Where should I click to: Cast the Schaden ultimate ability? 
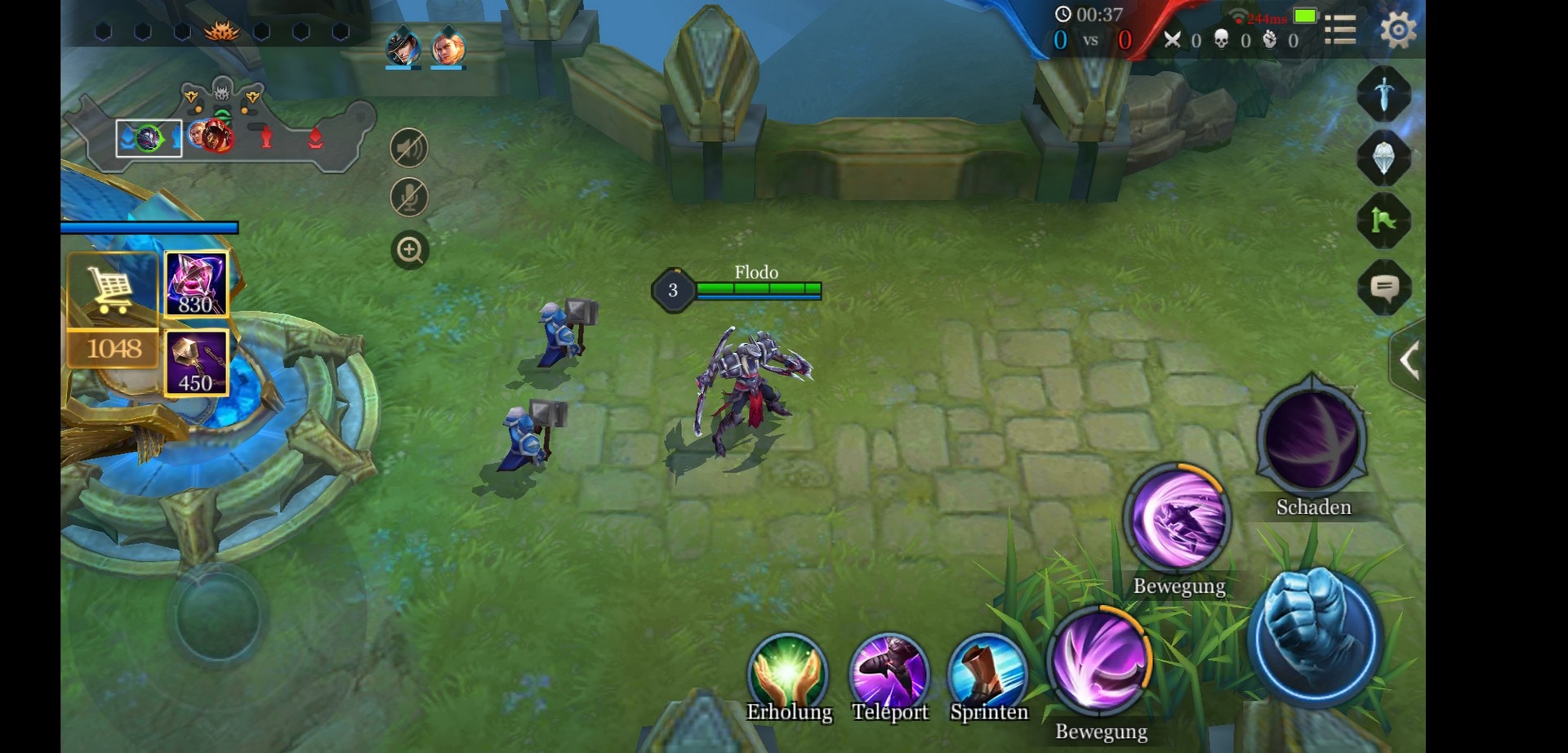coord(1312,439)
